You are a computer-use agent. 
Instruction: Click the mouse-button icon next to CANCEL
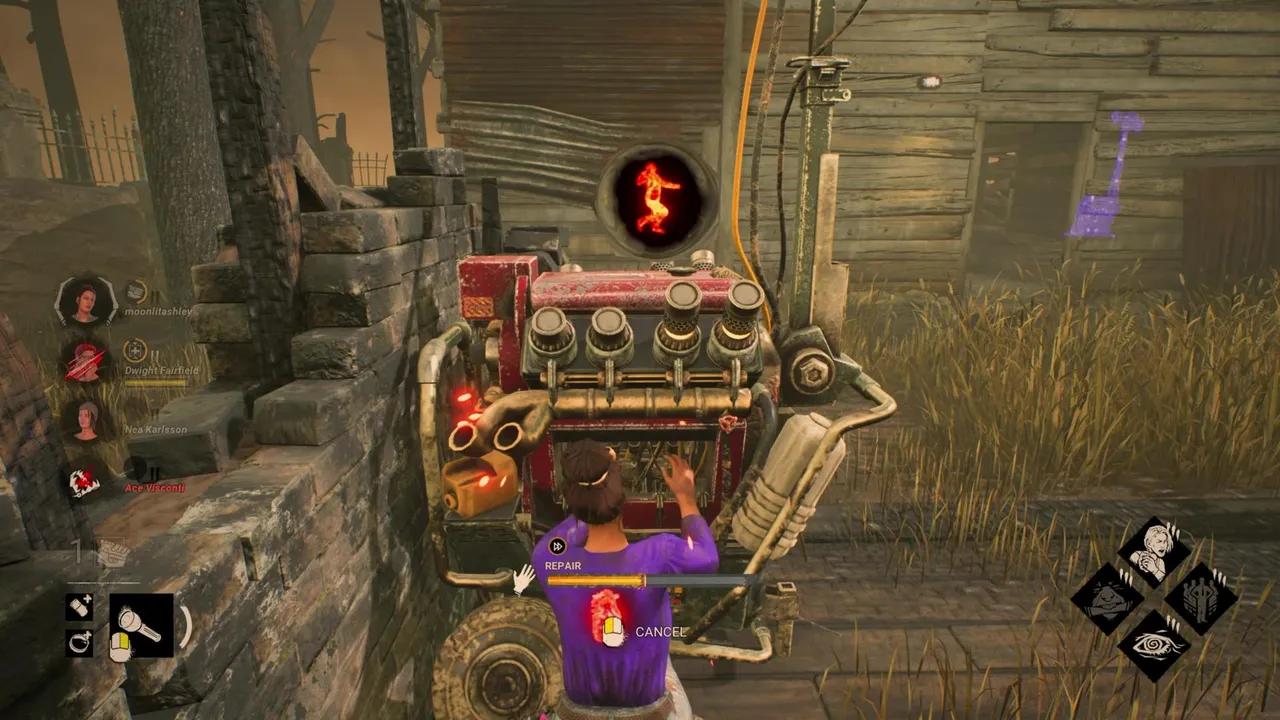[612, 630]
